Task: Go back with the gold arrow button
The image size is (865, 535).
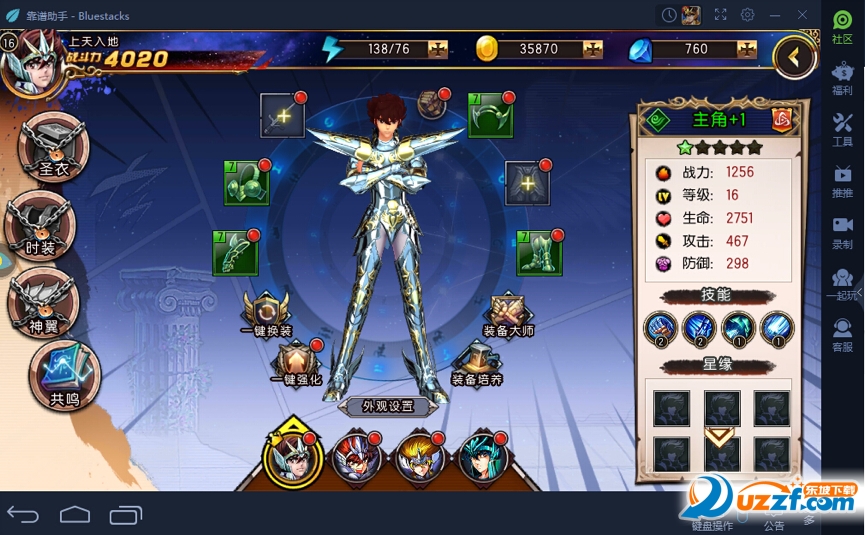Action: pos(795,57)
